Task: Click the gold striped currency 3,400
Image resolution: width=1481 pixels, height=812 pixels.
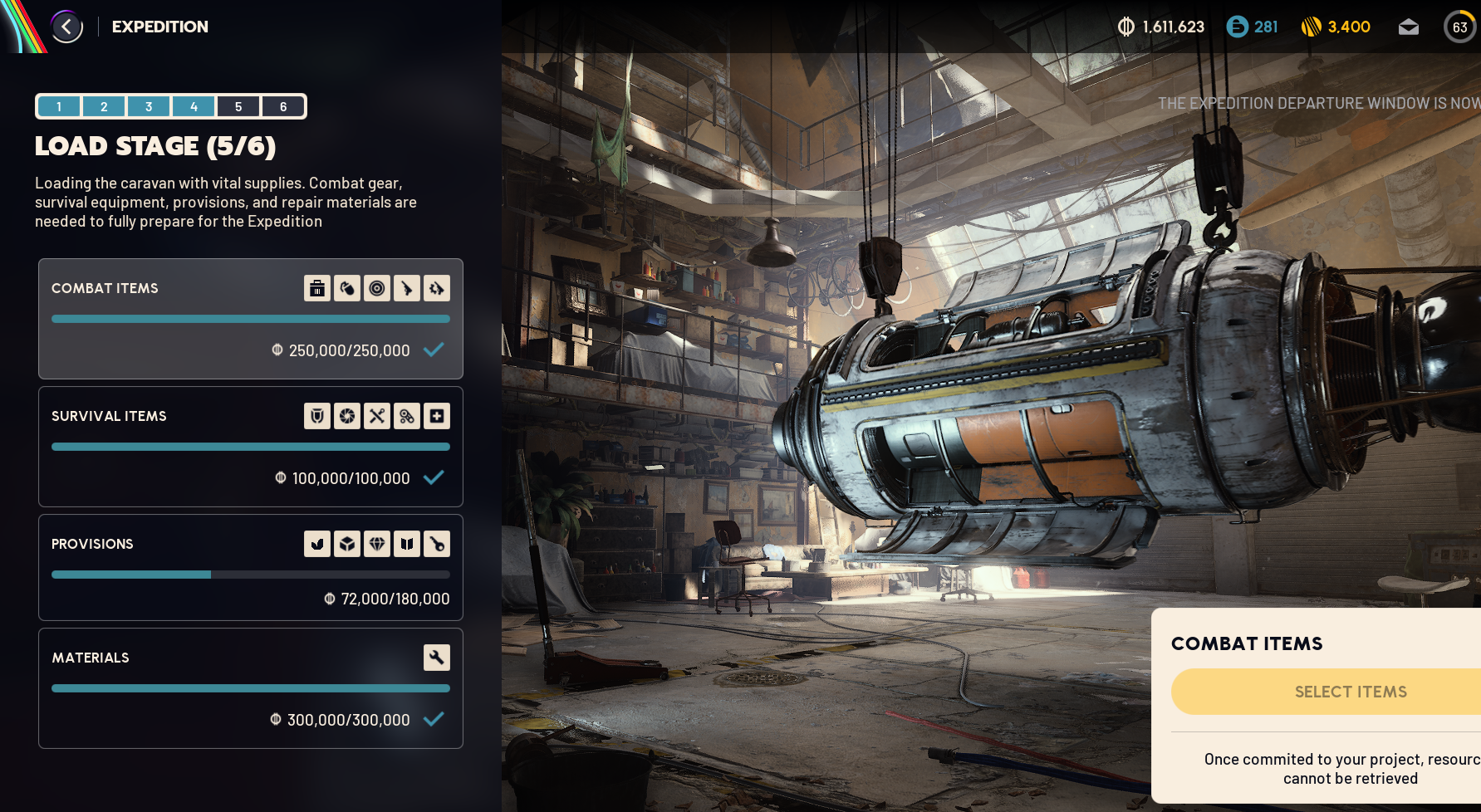Action: coord(1336,27)
